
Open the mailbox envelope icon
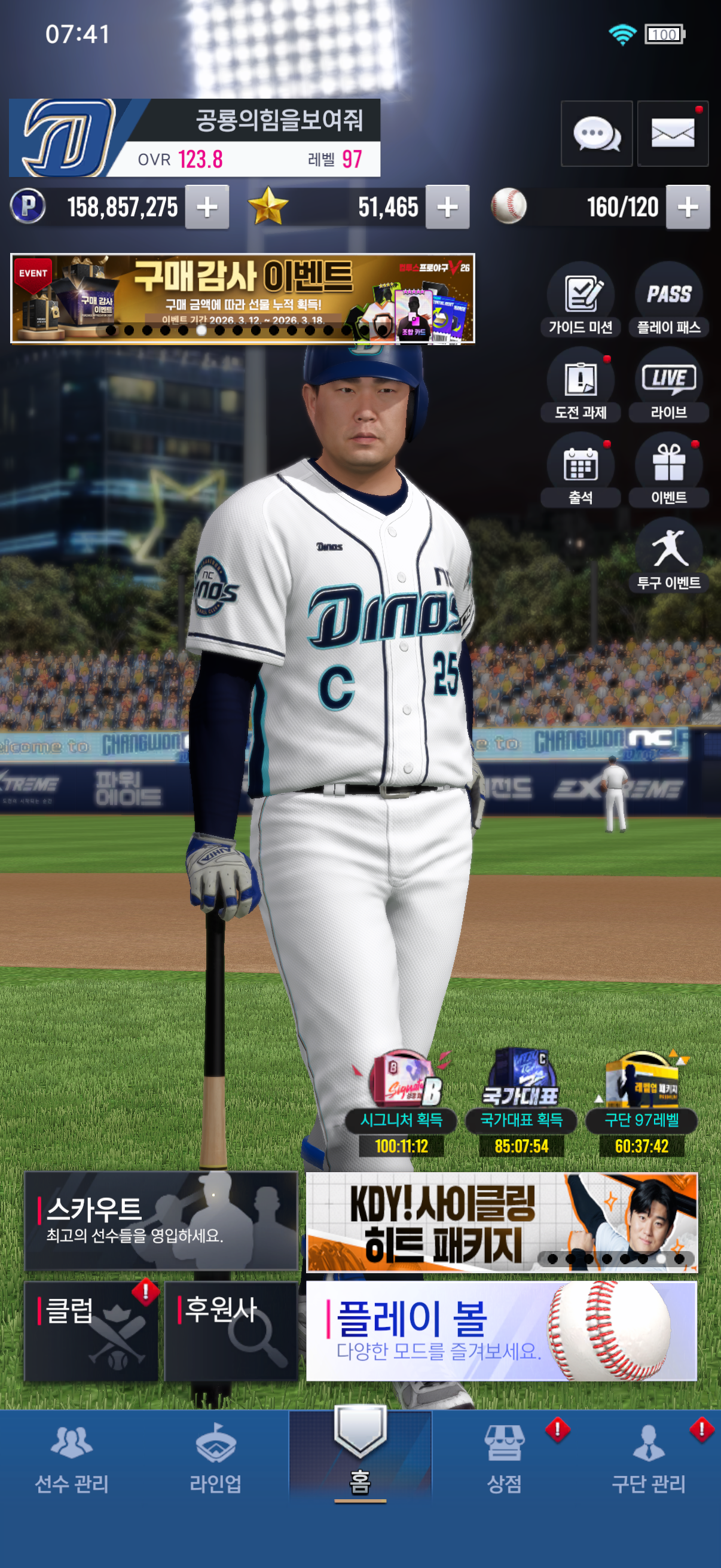[673, 133]
